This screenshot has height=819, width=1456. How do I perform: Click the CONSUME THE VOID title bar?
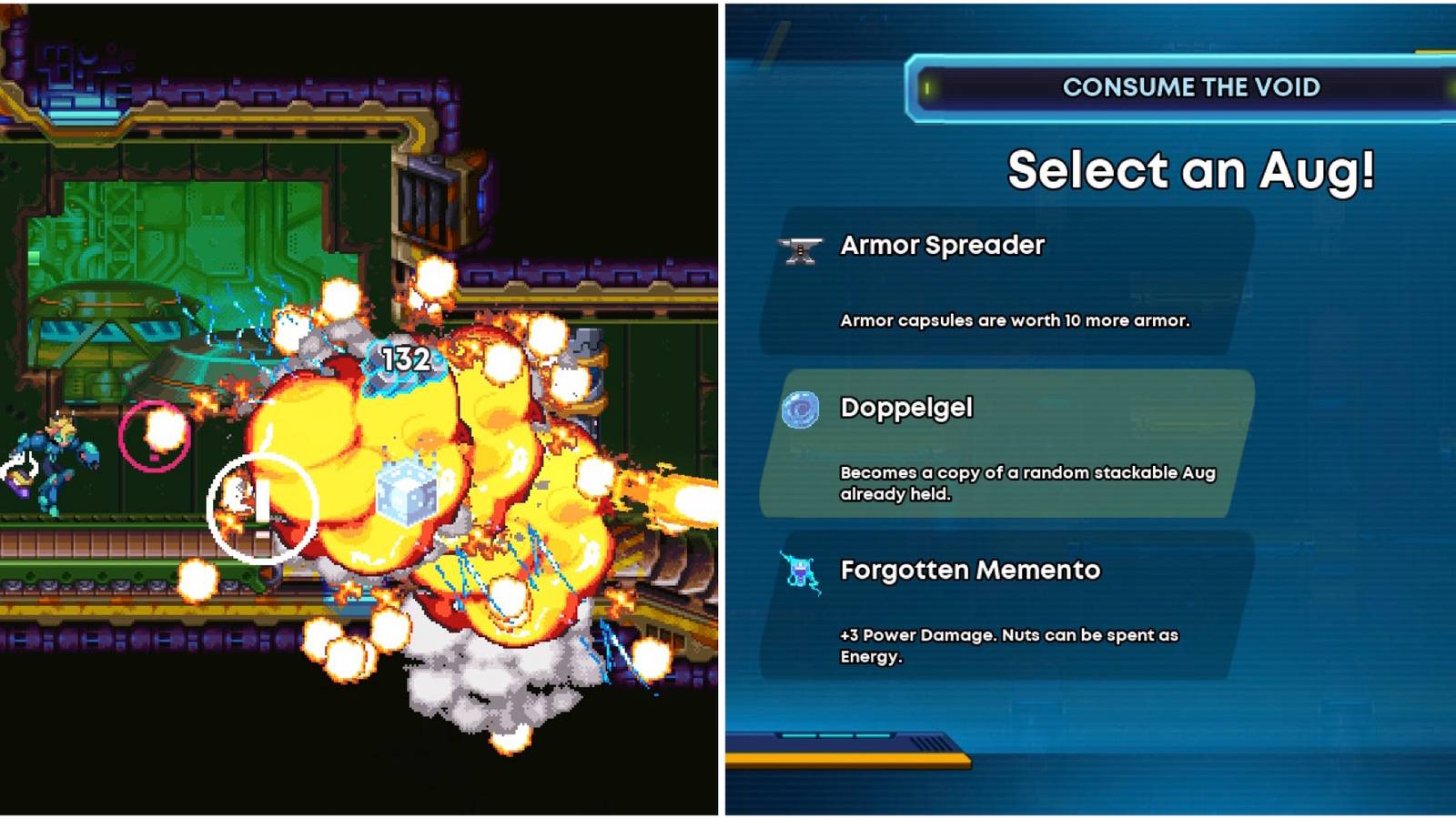(1192, 87)
